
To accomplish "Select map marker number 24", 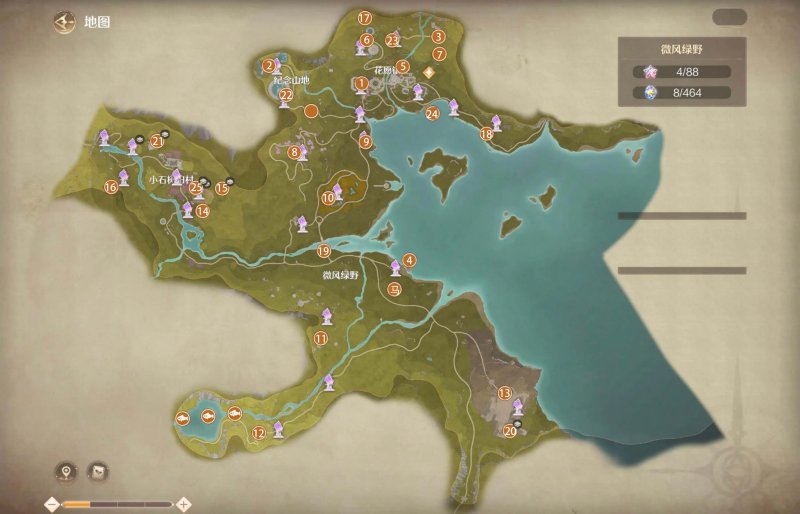I will pos(432,113).
